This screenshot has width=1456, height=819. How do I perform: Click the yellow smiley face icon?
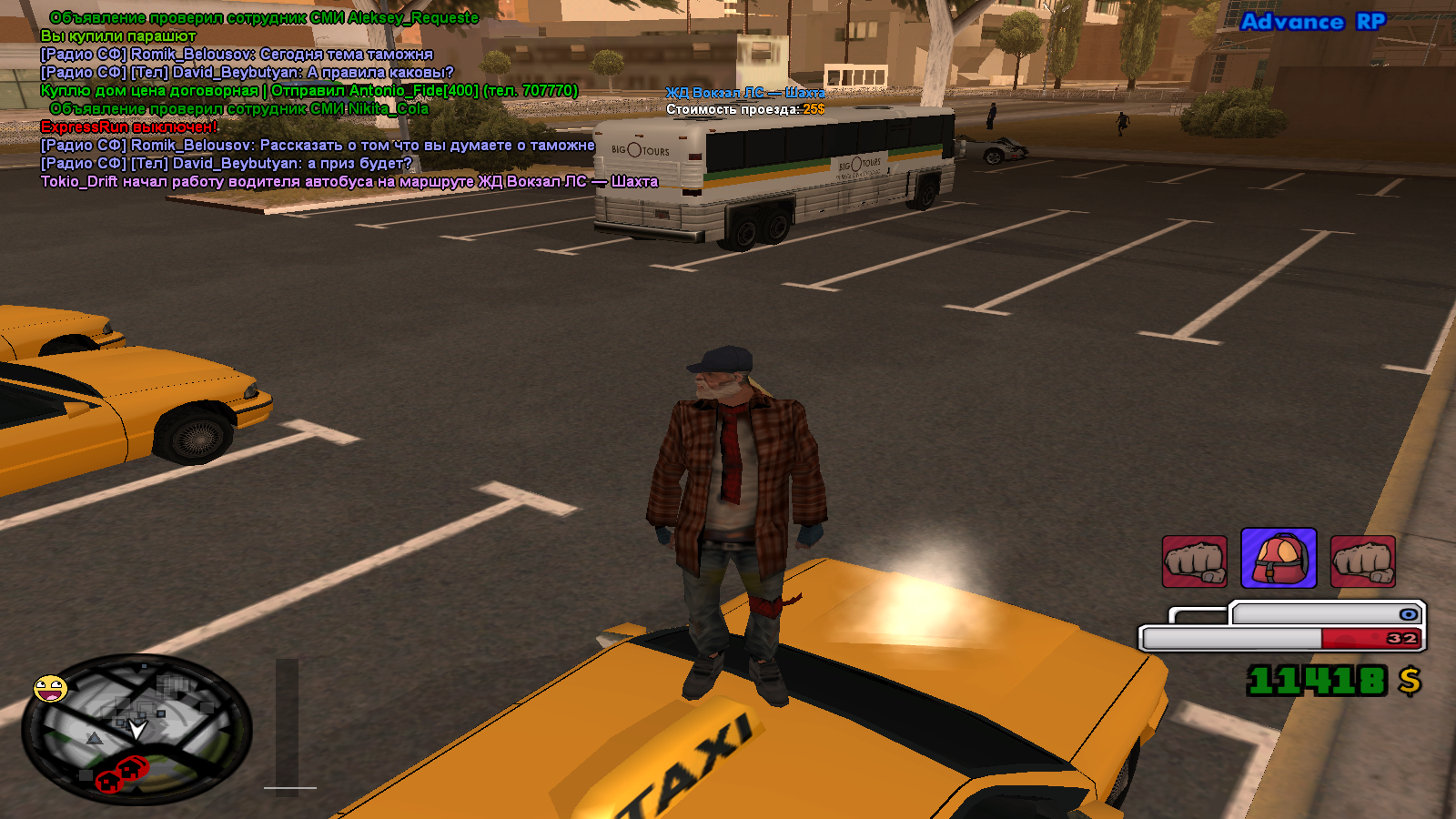pyautogui.click(x=50, y=689)
